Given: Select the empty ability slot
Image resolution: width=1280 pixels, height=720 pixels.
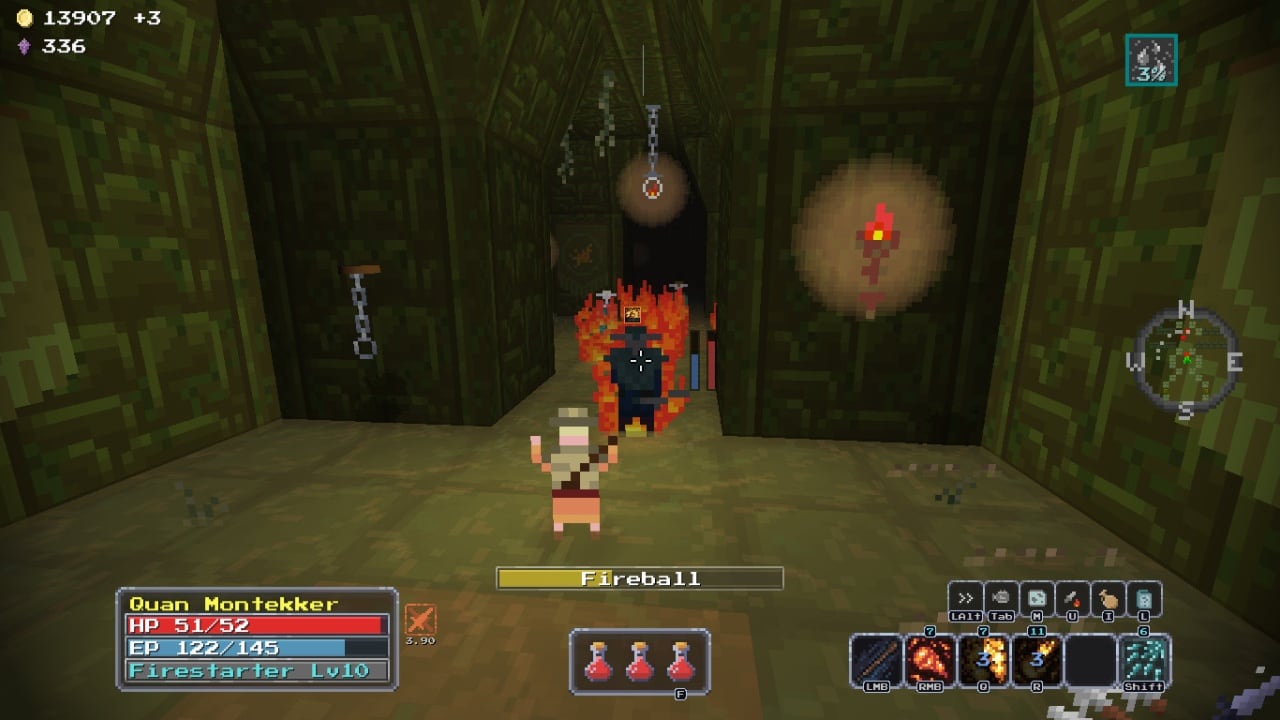Looking at the screenshot, I should 1090,660.
